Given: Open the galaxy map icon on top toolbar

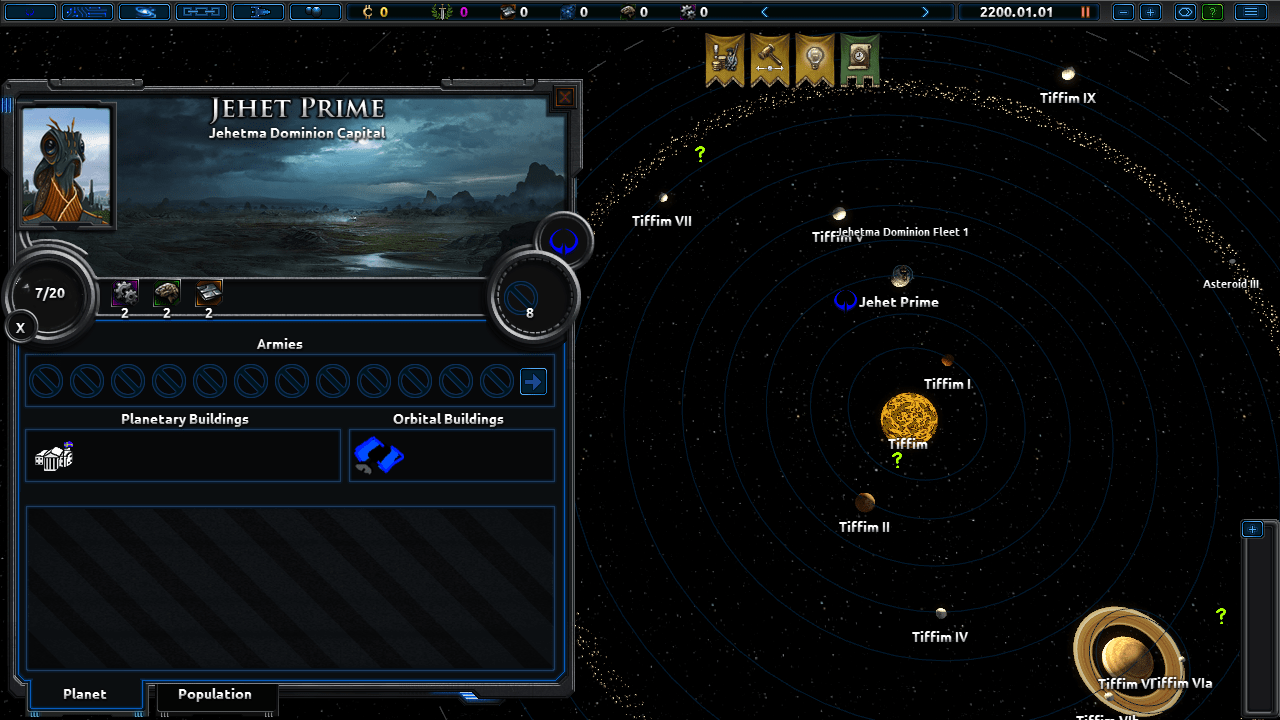Looking at the screenshot, I should [x=143, y=11].
